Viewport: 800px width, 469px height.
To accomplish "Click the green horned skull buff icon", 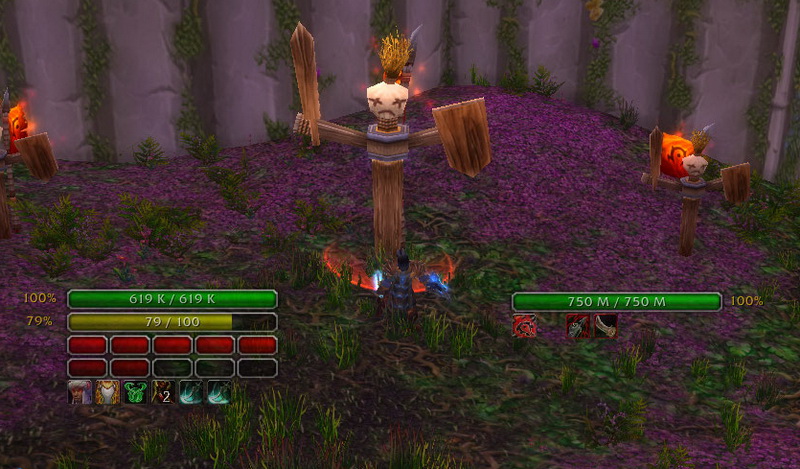I will (x=136, y=392).
